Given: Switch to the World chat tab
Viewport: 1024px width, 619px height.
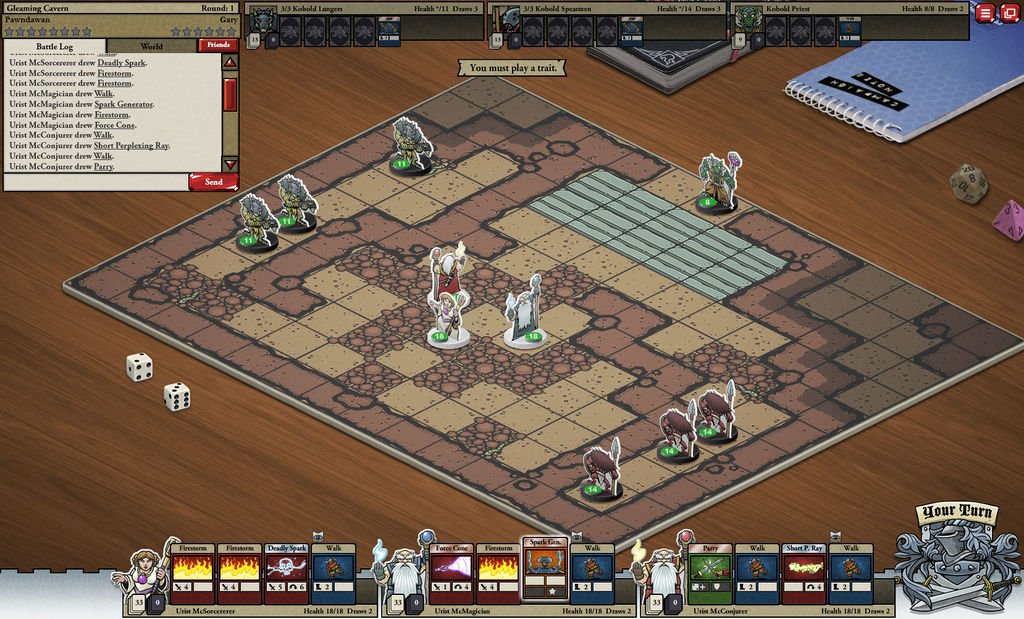Looking at the screenshot, I should (x=151, y=46).
